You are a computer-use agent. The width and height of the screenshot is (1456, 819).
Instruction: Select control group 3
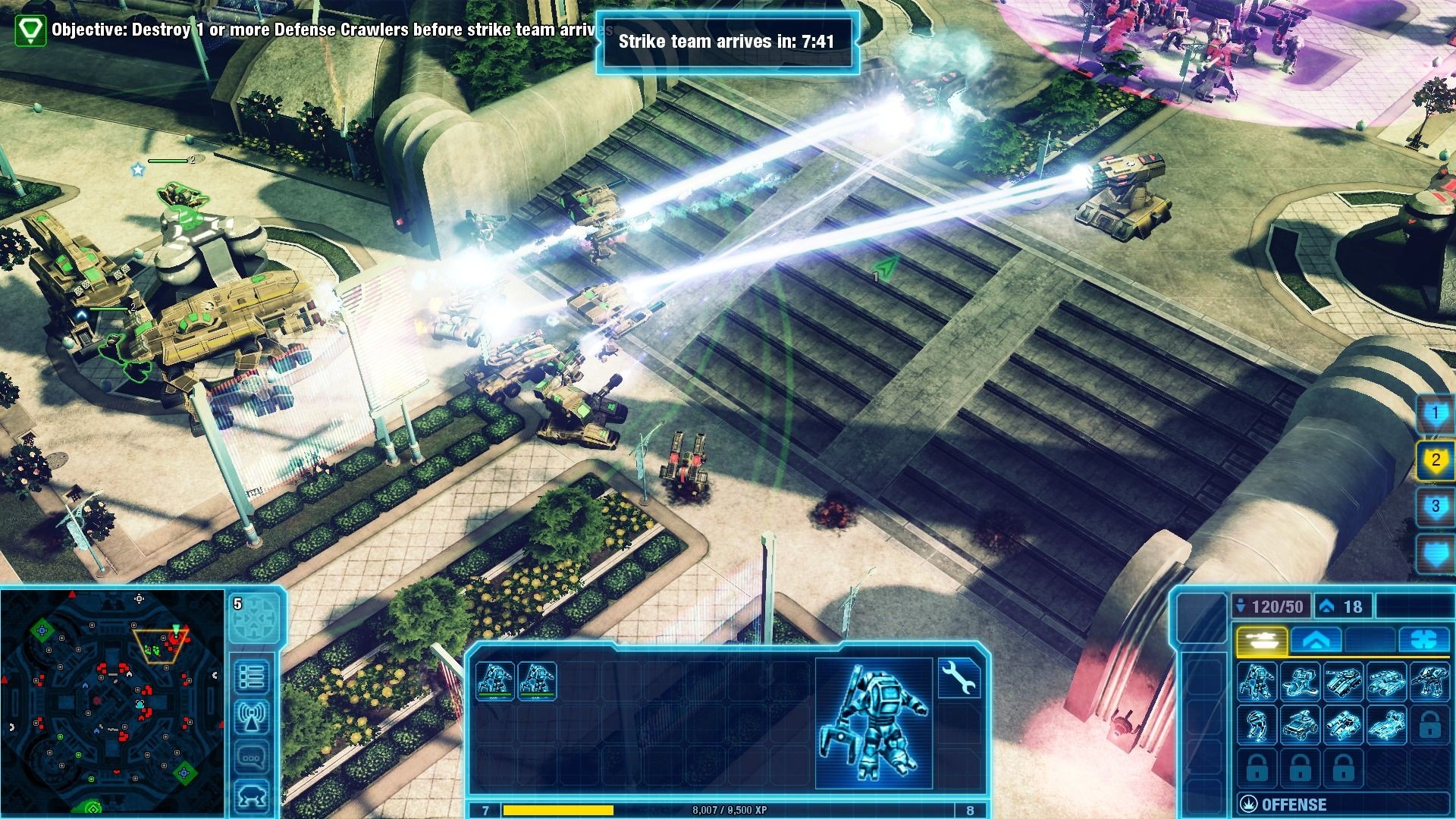(1435, 507)
